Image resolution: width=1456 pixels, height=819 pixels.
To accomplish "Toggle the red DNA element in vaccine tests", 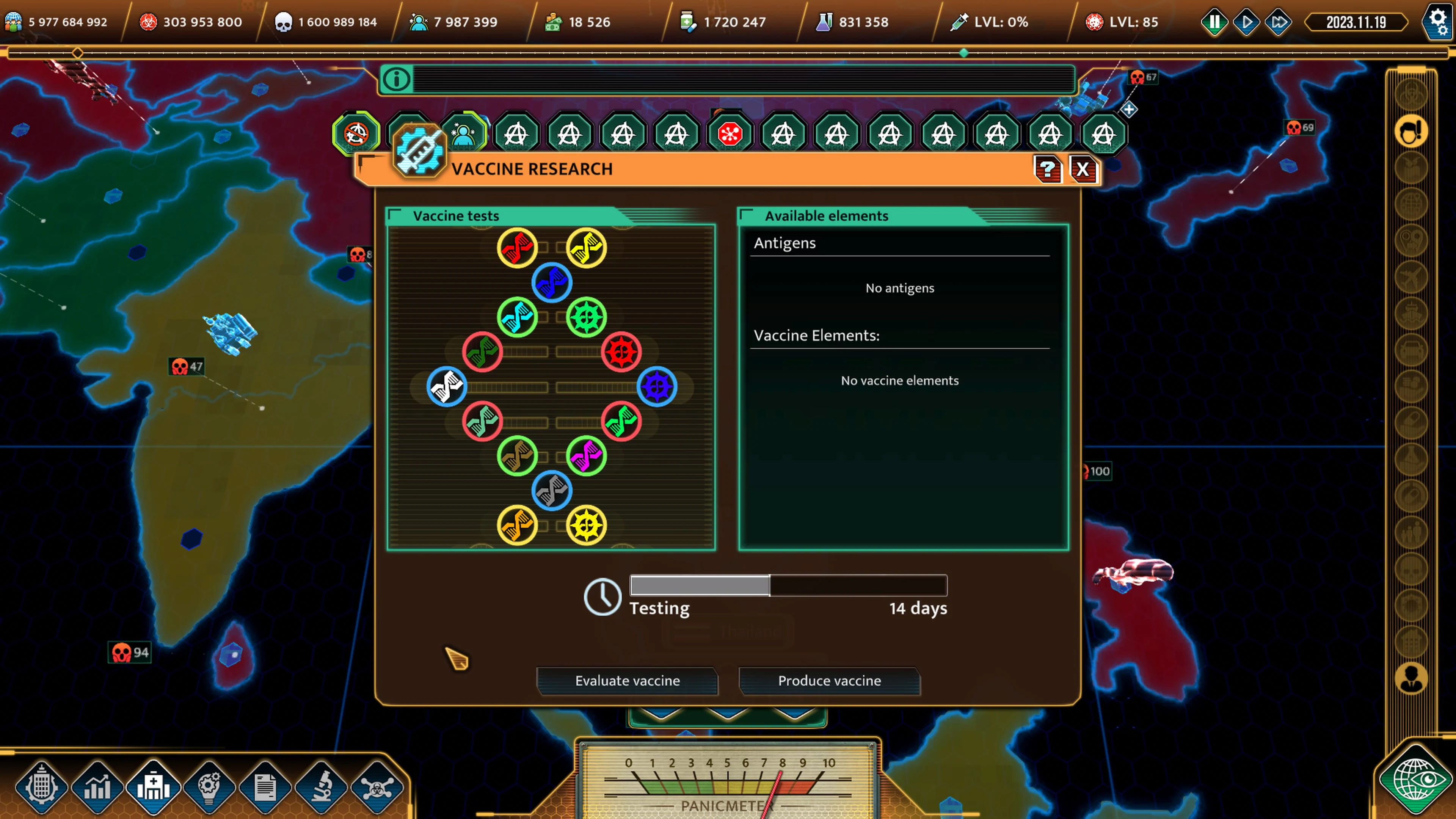I will pos(518,247).
